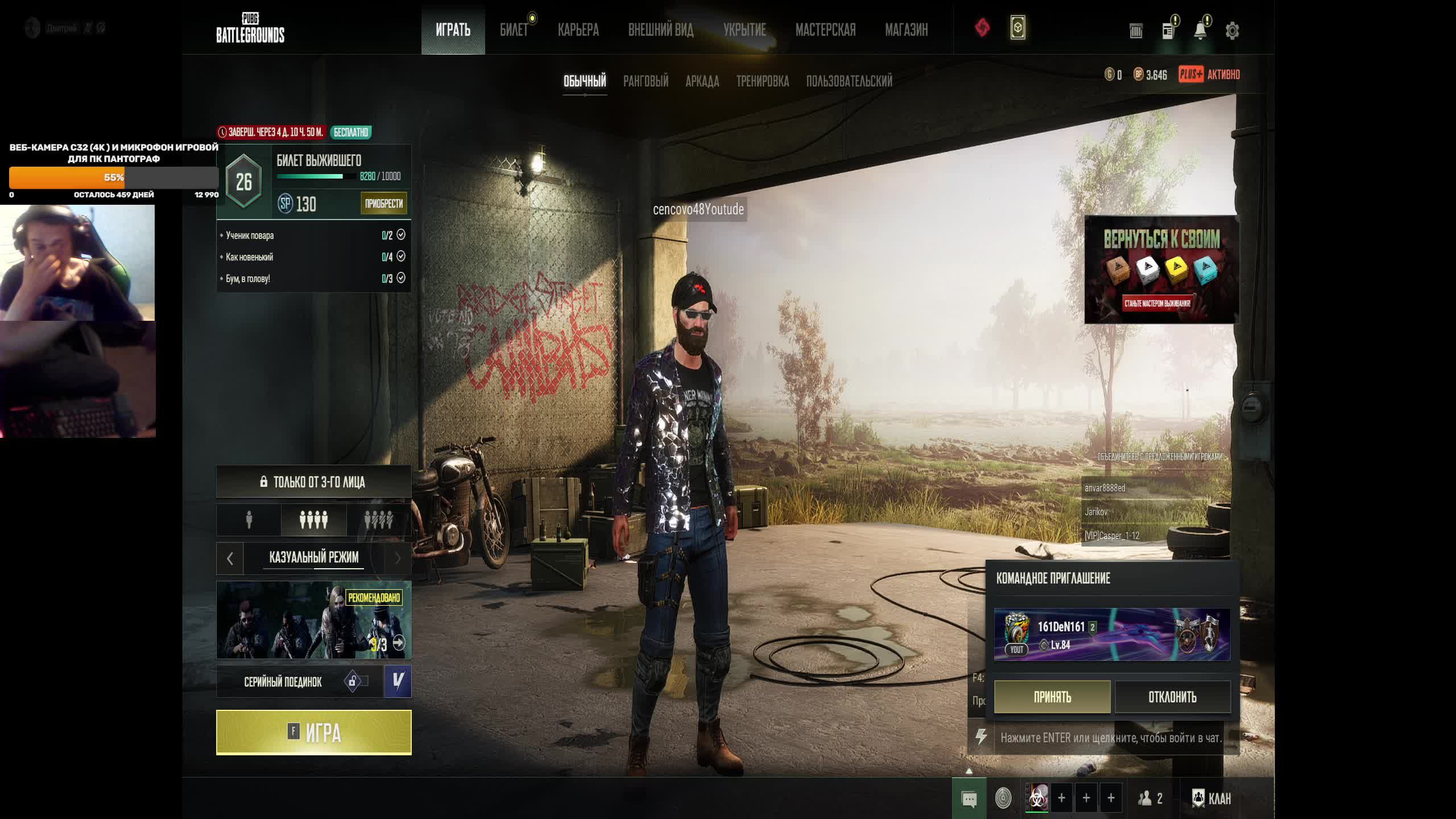Check notifications via the bell icon
1456x819 pixels.
click(x=1200, y=31)
